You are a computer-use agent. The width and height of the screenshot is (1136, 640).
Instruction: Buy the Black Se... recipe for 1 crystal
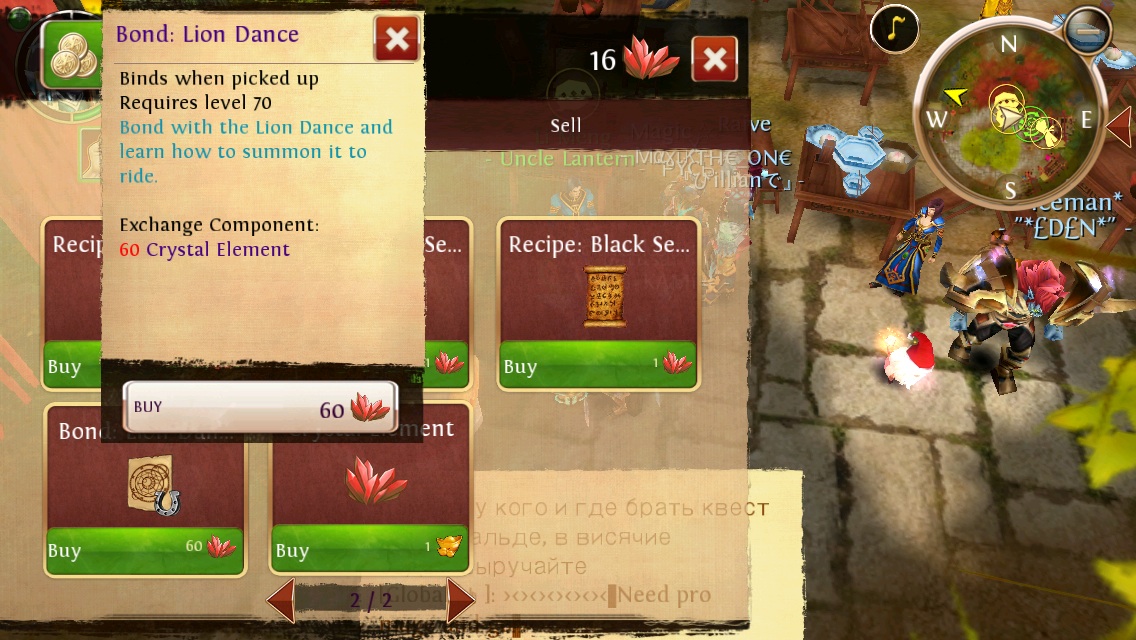598,365
